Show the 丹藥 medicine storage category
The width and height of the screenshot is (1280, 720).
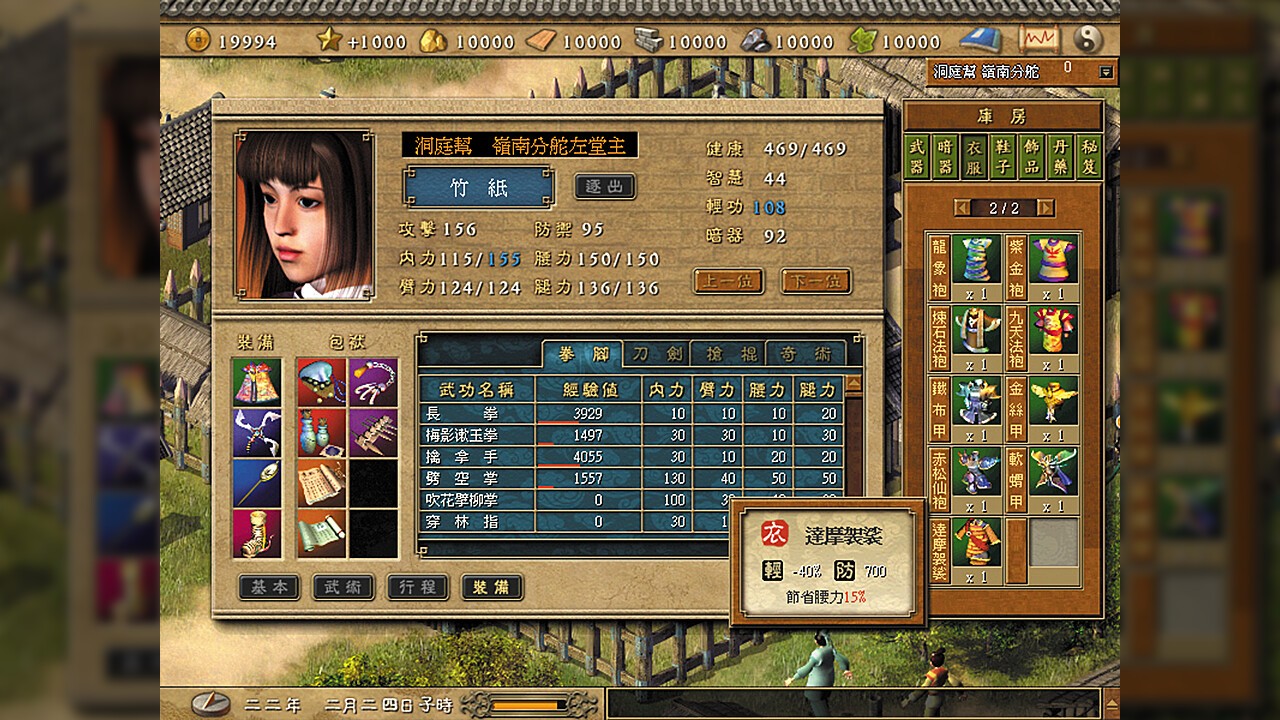tap(1060, 157)
